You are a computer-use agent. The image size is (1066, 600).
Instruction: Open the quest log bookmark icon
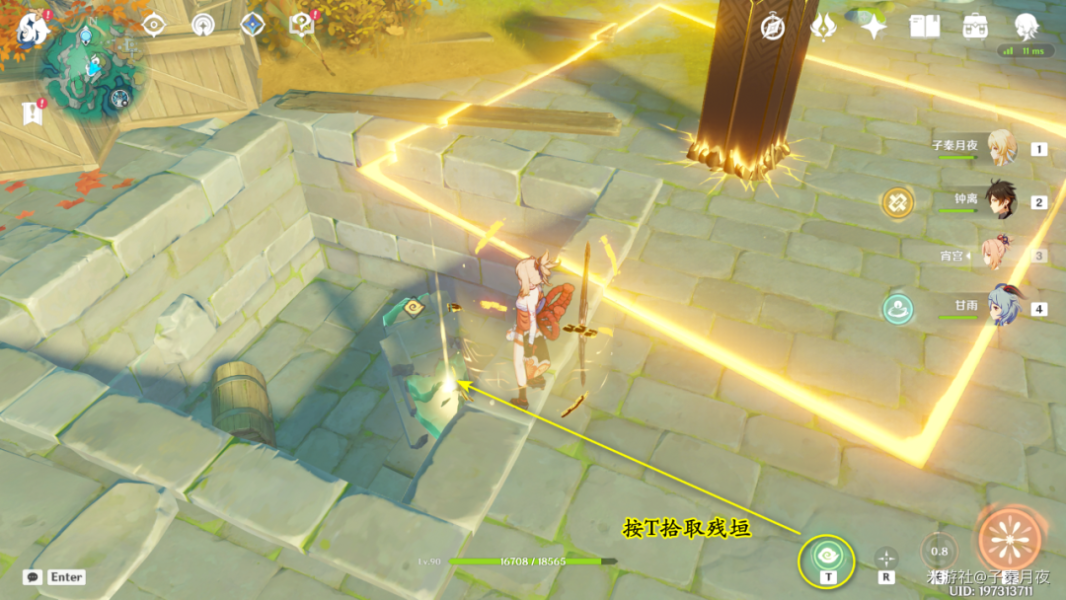click(32, 112)
